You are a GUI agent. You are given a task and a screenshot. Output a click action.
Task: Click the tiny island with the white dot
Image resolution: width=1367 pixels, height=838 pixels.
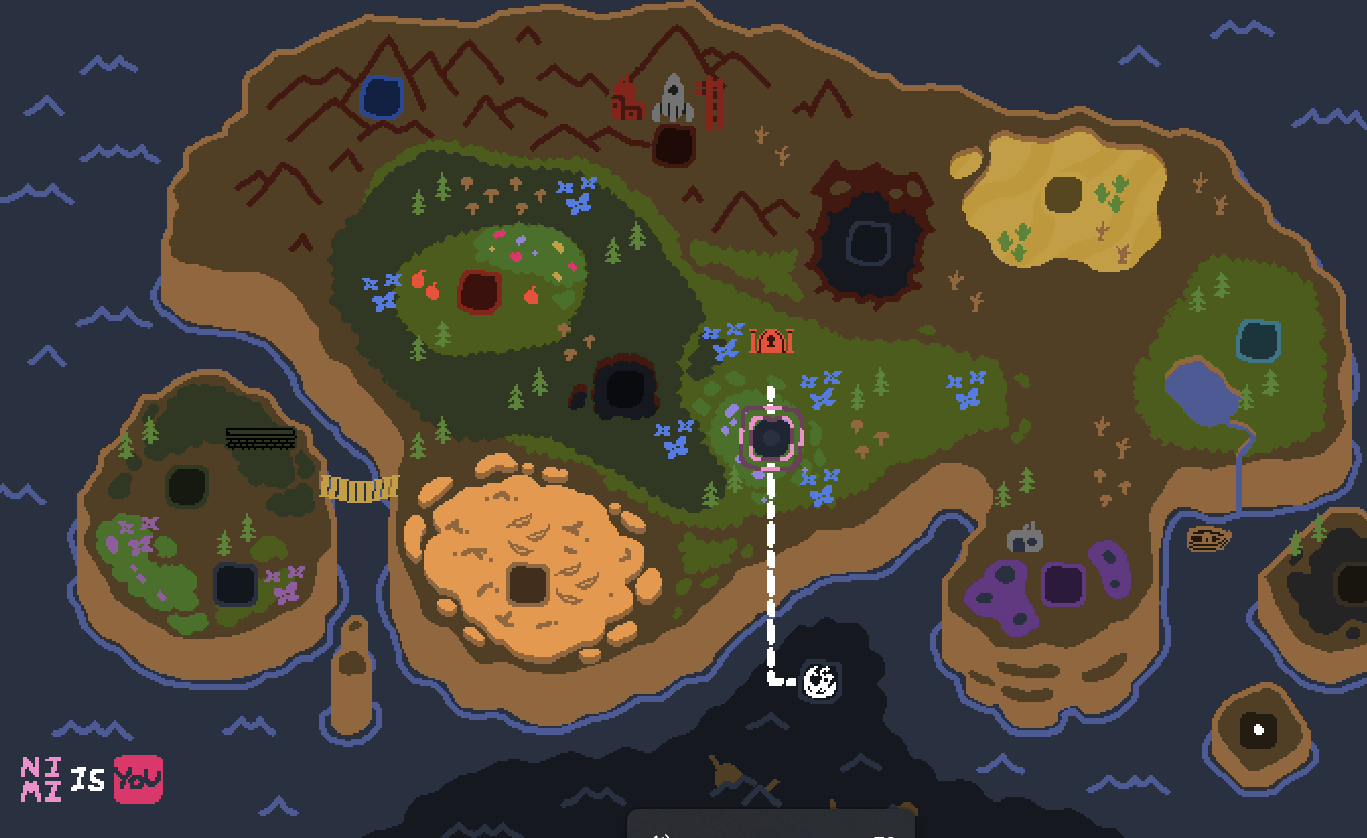pyautogui.click(x=1257, y=730)
